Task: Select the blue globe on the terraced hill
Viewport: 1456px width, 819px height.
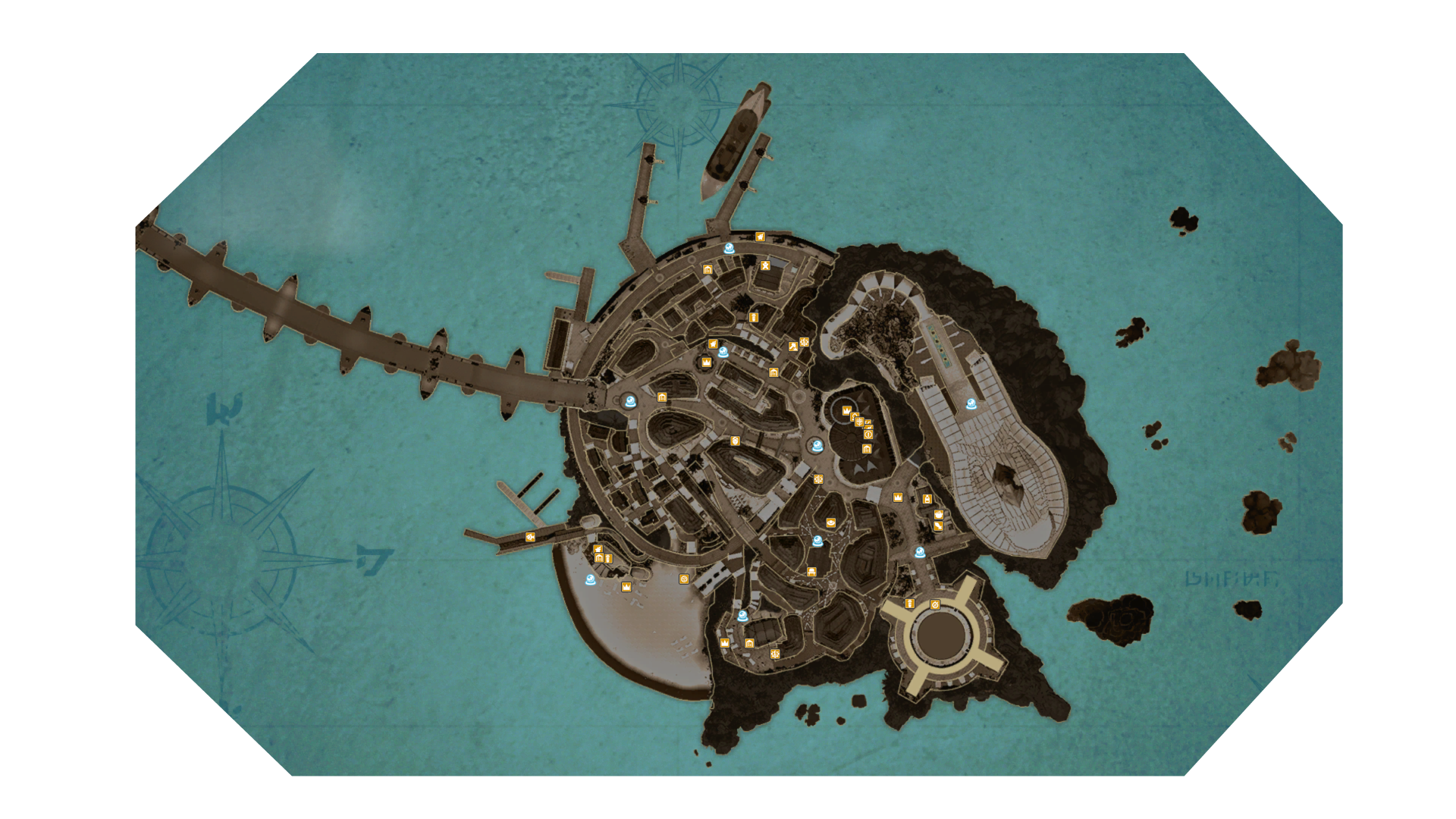Action: [971, 404]
